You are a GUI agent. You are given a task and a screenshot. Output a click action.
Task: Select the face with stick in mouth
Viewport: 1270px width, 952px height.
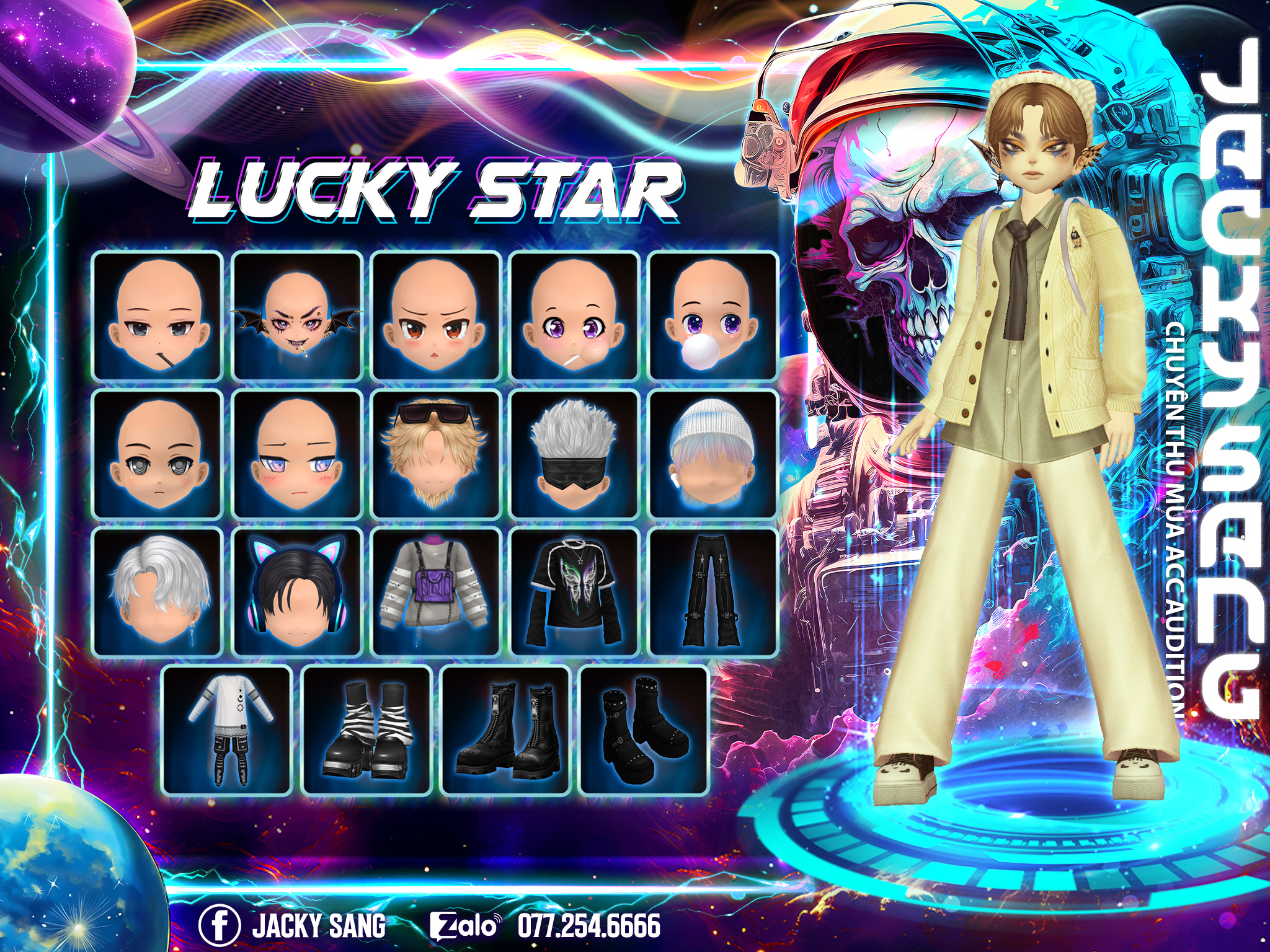coord(158,316)
